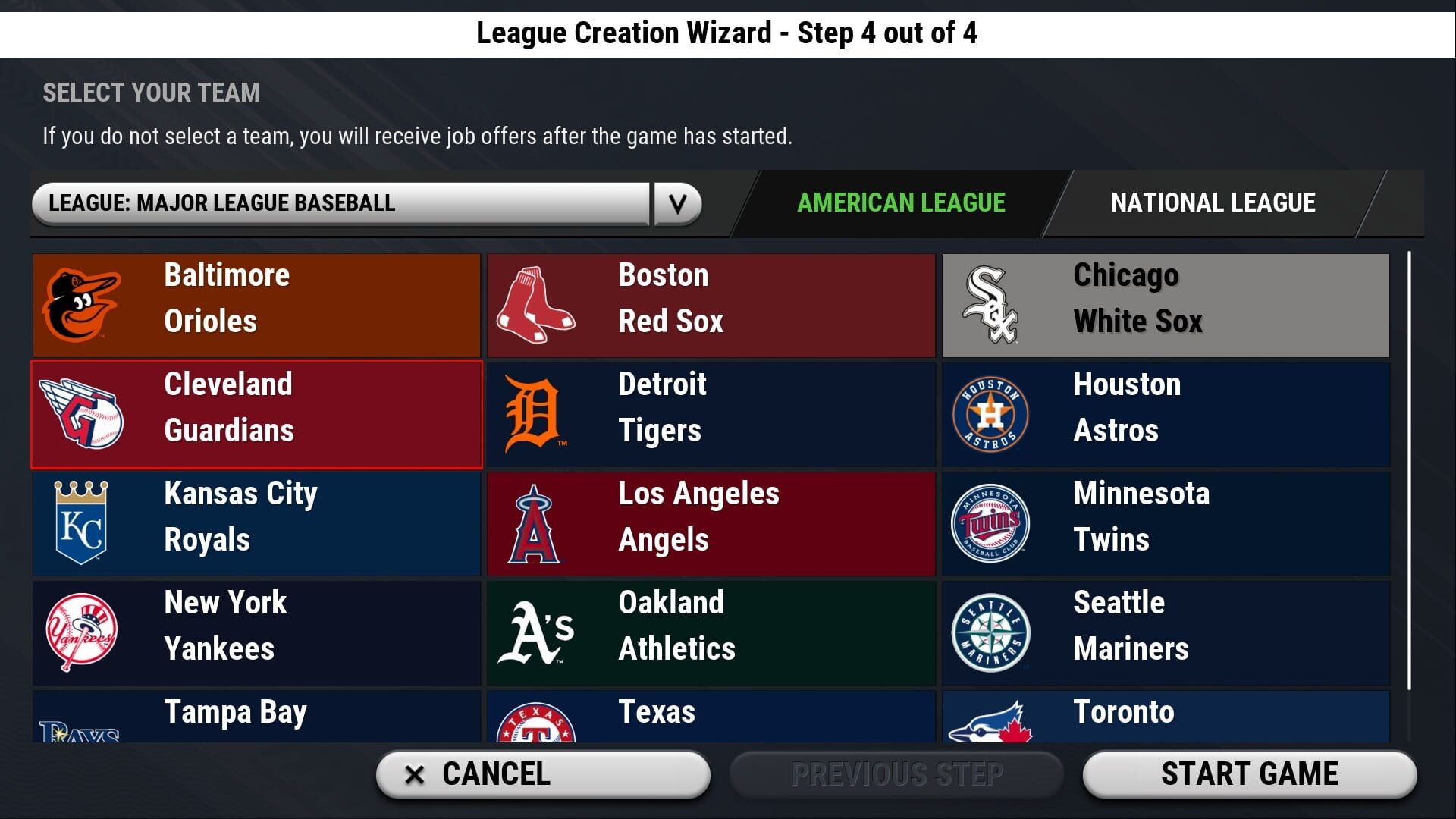The width and height of the screenshot is (1456, 819).
Task: Select the Minnesota Twins team row
Action: pyautogui.click(x=1165, y=523)
